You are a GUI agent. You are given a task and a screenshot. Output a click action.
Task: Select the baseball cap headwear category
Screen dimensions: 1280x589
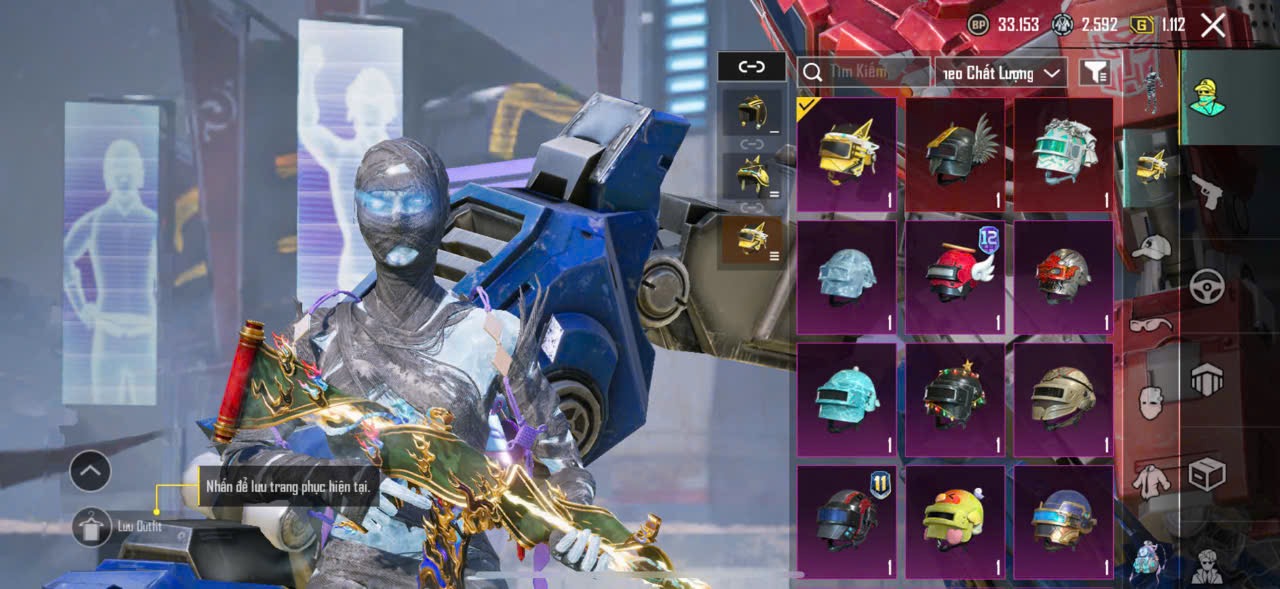(1152, 247)
